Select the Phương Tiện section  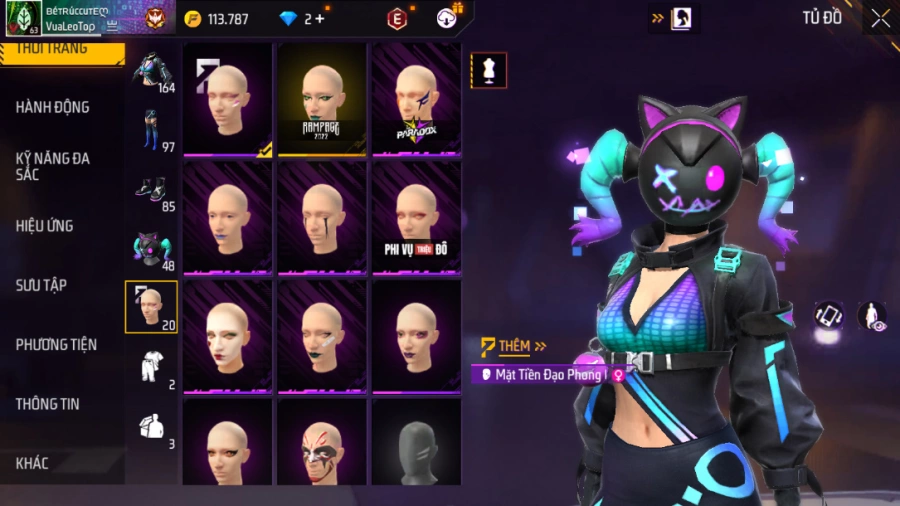tap(56, 345)
